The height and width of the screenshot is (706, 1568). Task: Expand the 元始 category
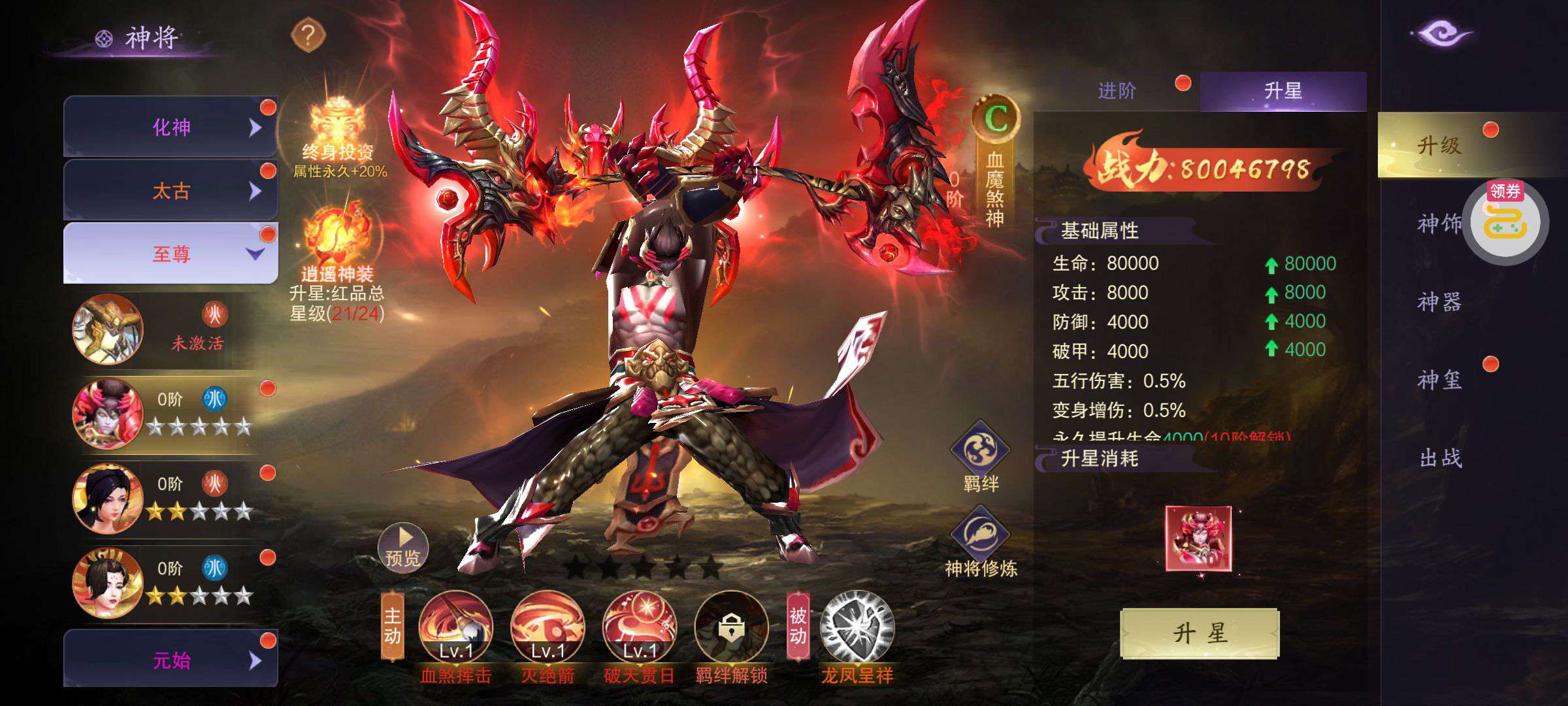[171, 660]
